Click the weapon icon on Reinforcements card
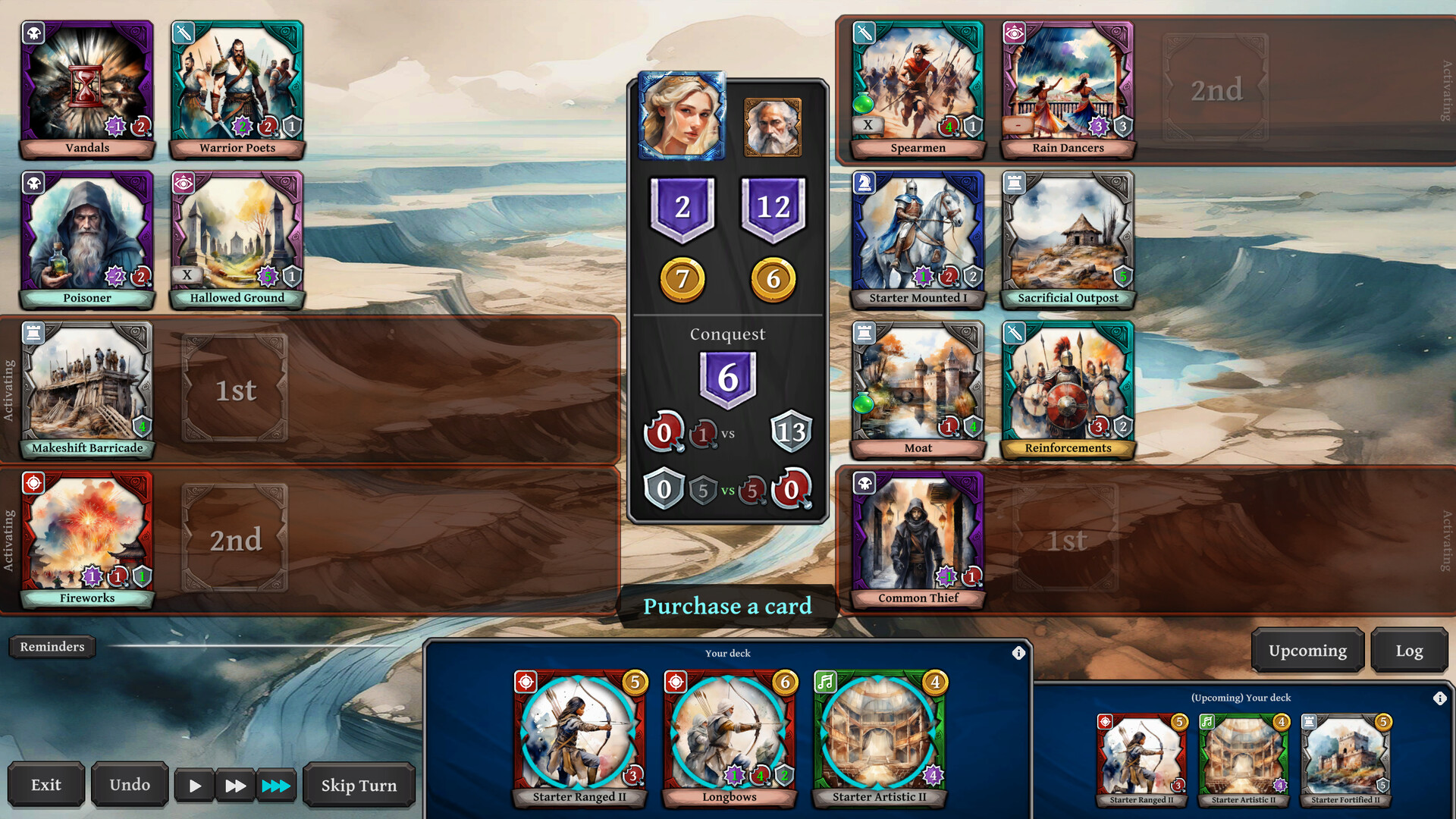 pyautogui.click(x=1014, y=332)
